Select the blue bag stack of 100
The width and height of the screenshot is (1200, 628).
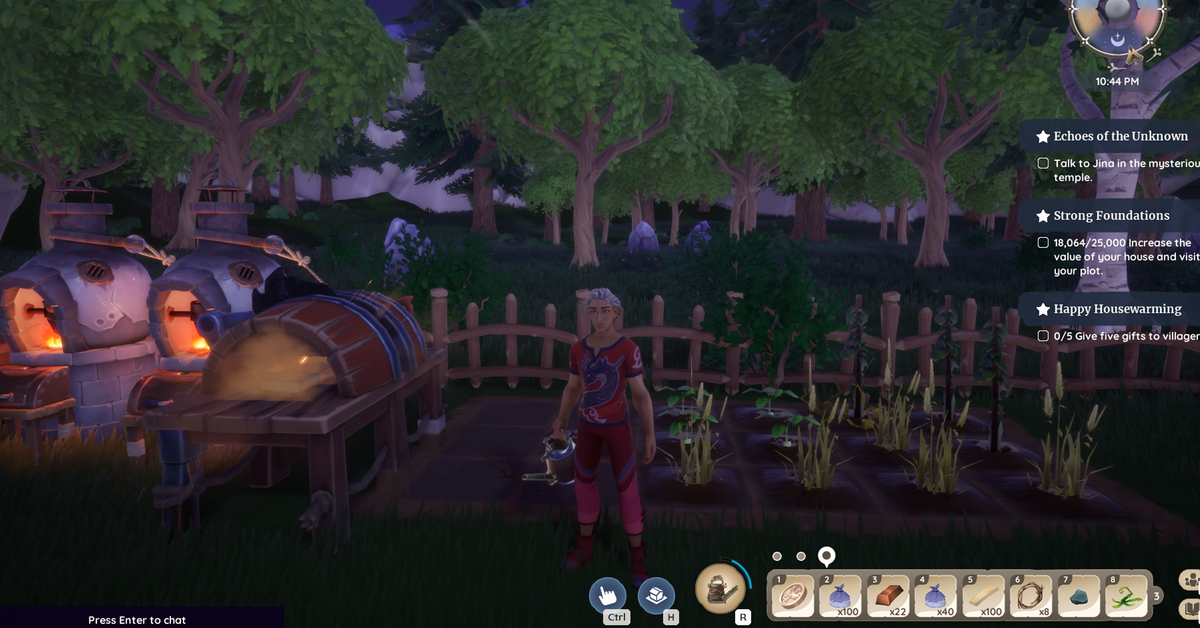[x=841, y=597]
